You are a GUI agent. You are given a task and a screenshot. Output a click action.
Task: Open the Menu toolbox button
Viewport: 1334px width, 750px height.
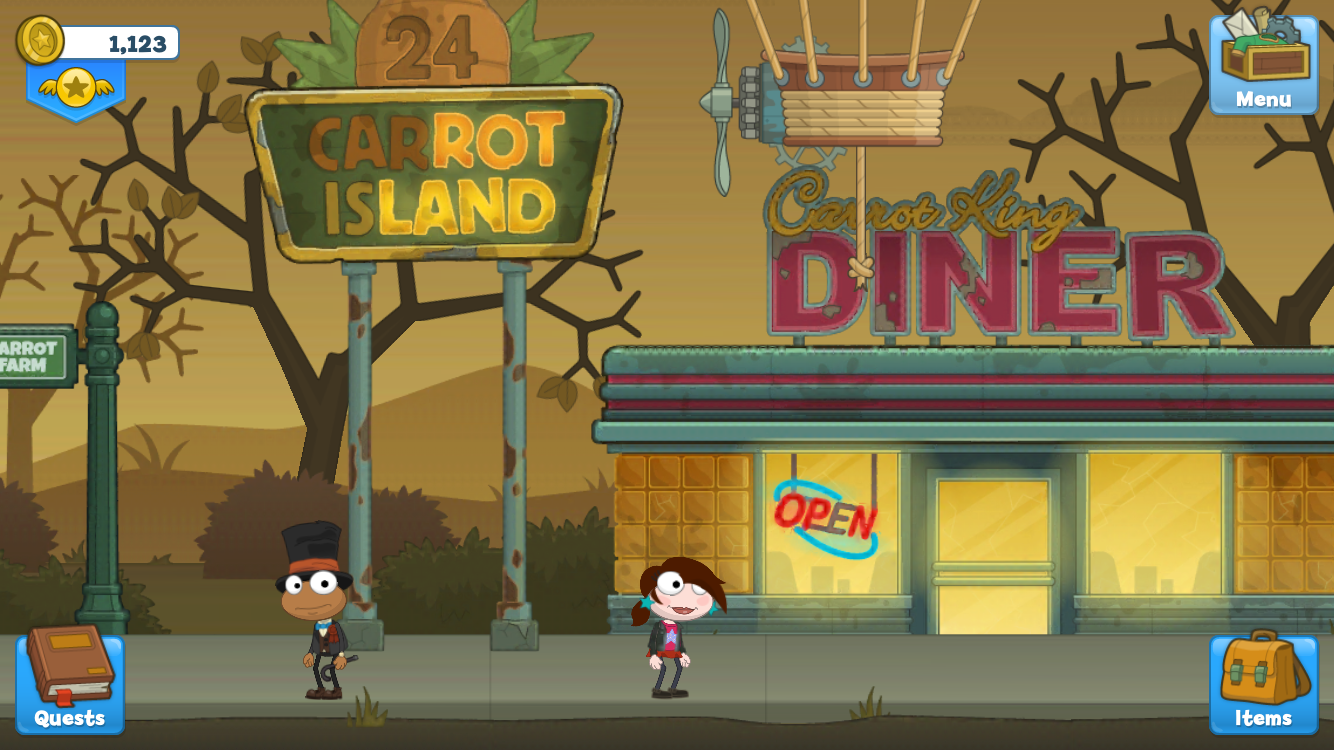[1263, 63]
